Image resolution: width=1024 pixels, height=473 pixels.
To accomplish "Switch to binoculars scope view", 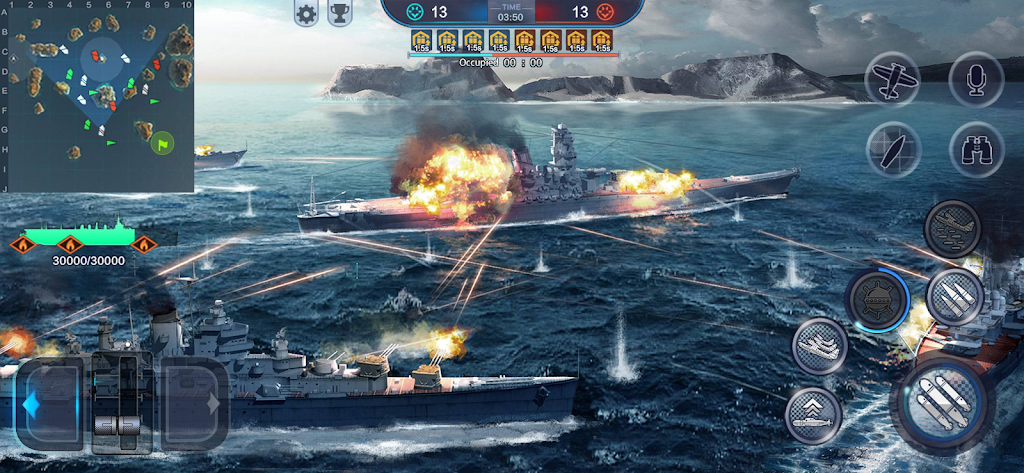I will coord(975,150).
